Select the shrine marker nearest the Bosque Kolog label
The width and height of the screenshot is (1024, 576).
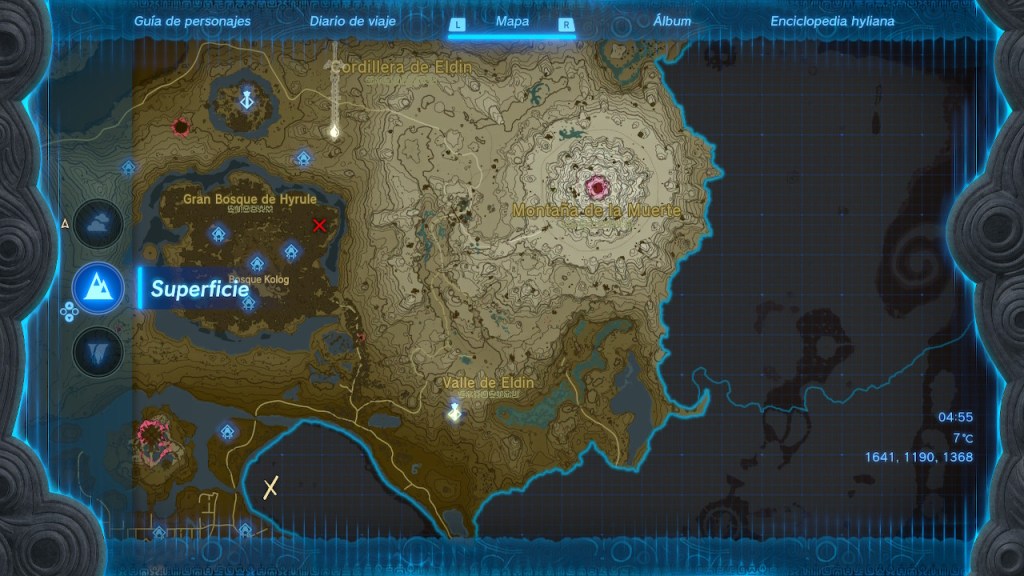coord(257,264)
